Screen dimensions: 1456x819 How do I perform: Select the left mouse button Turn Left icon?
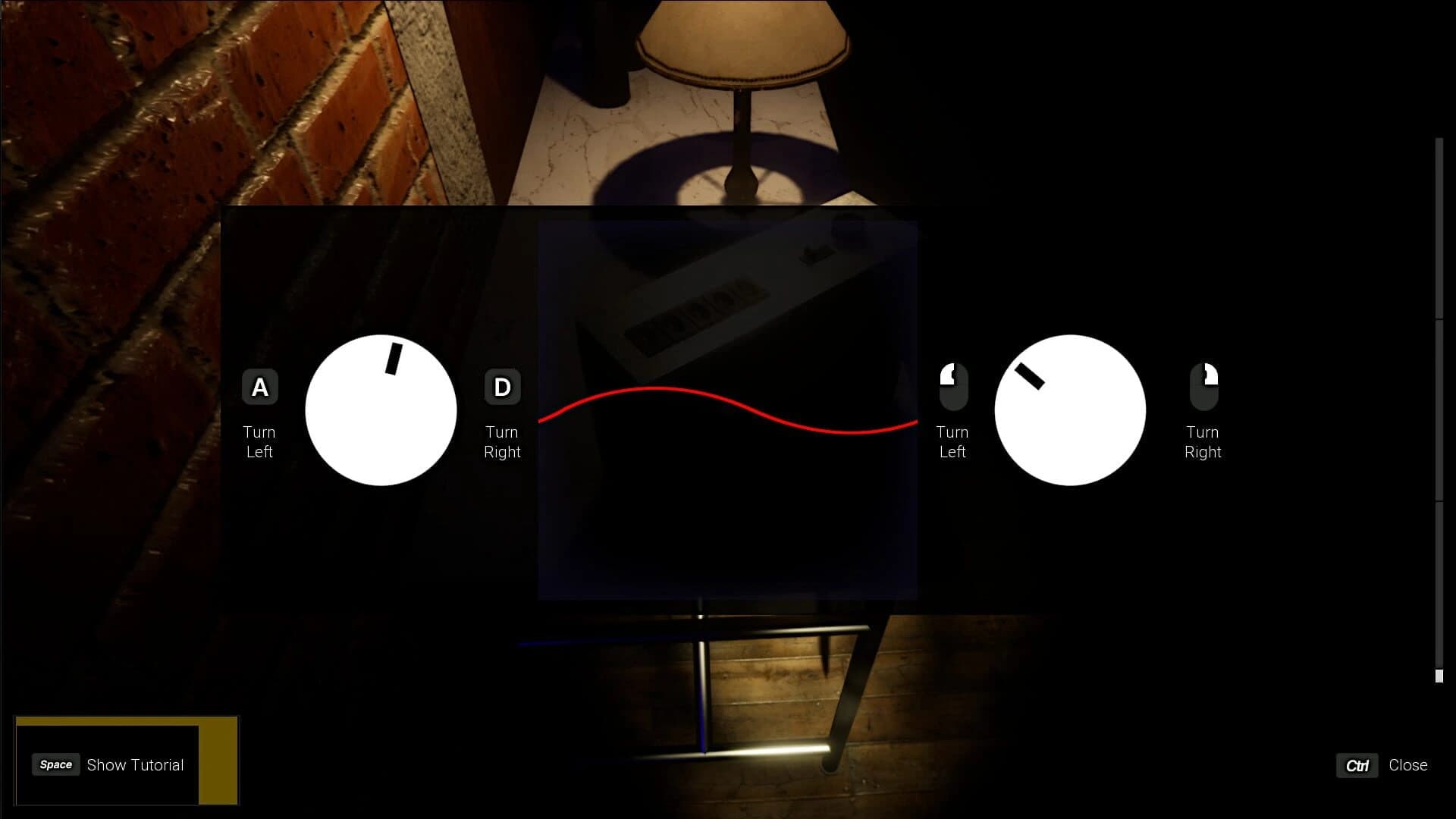952,386
